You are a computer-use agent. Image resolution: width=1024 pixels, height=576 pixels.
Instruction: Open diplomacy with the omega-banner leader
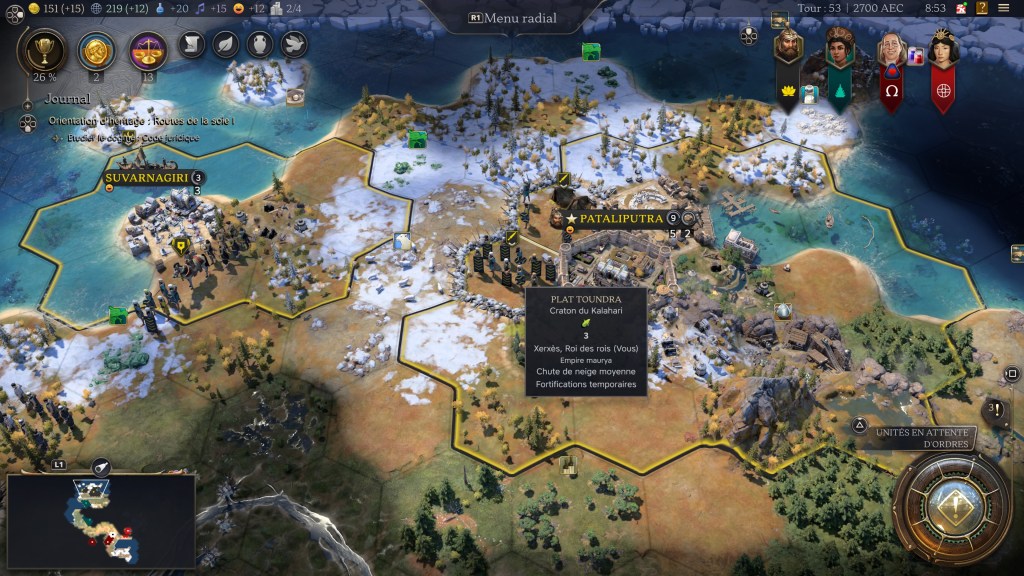tap(891, 50)
